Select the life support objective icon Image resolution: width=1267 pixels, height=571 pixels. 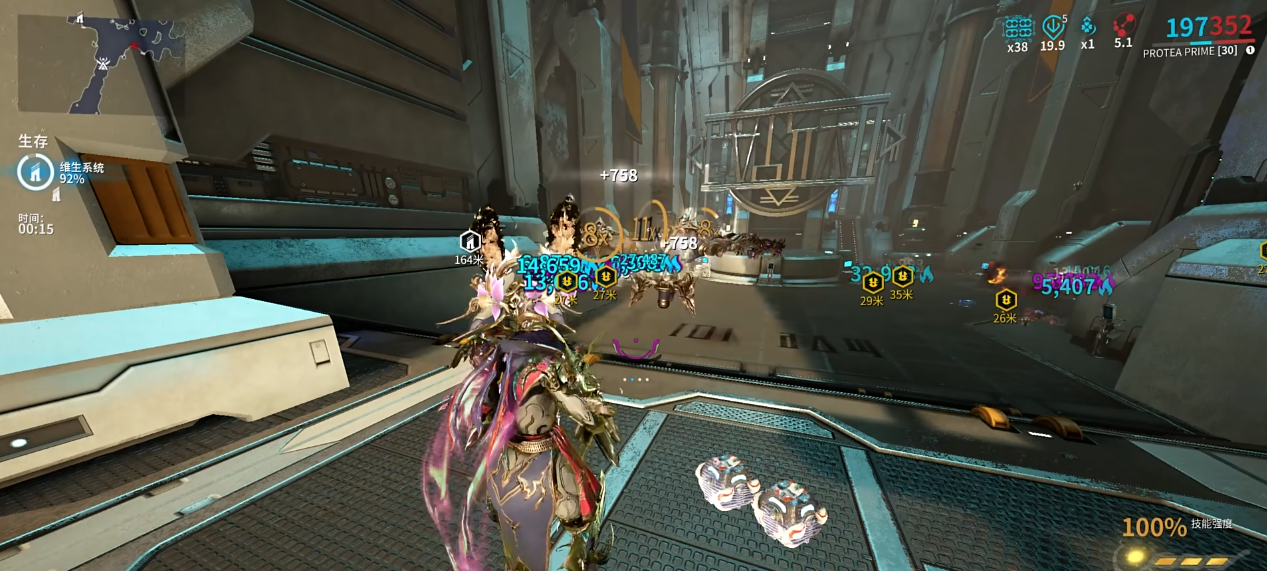pos(35,172)
